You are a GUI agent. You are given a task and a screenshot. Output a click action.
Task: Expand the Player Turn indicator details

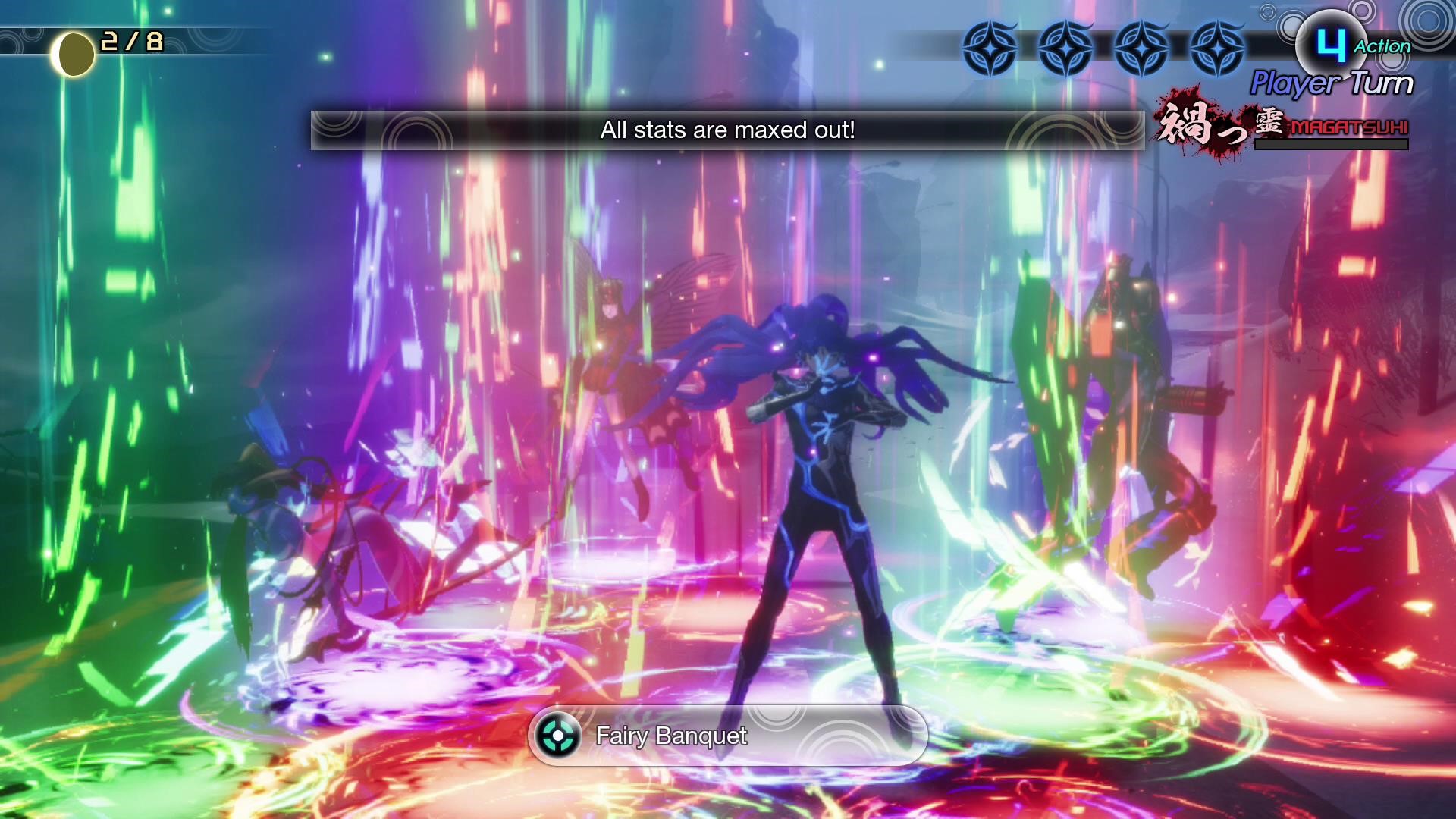[1331, 83]
